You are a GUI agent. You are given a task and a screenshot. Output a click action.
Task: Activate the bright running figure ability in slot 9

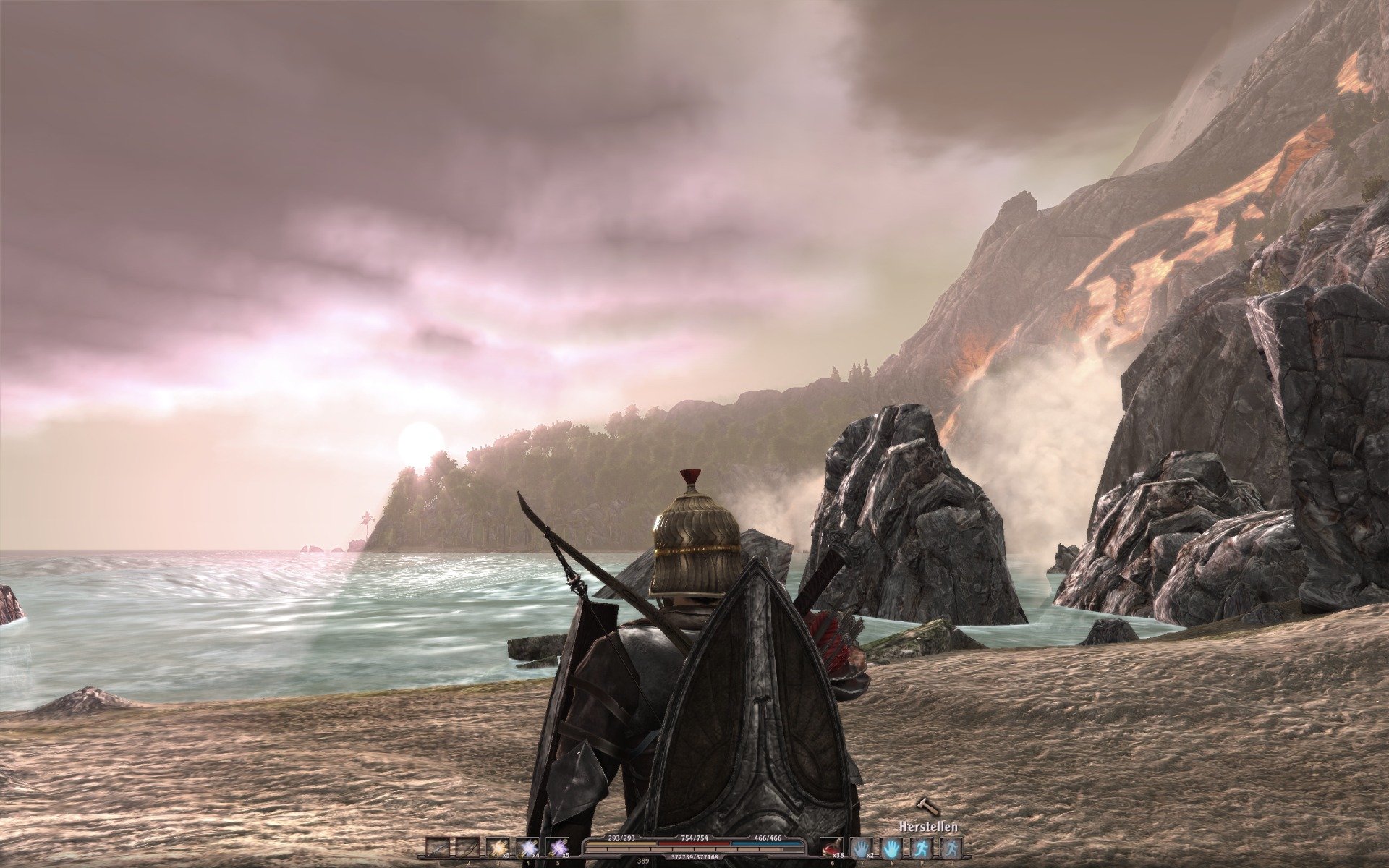[x=921, y=848]
